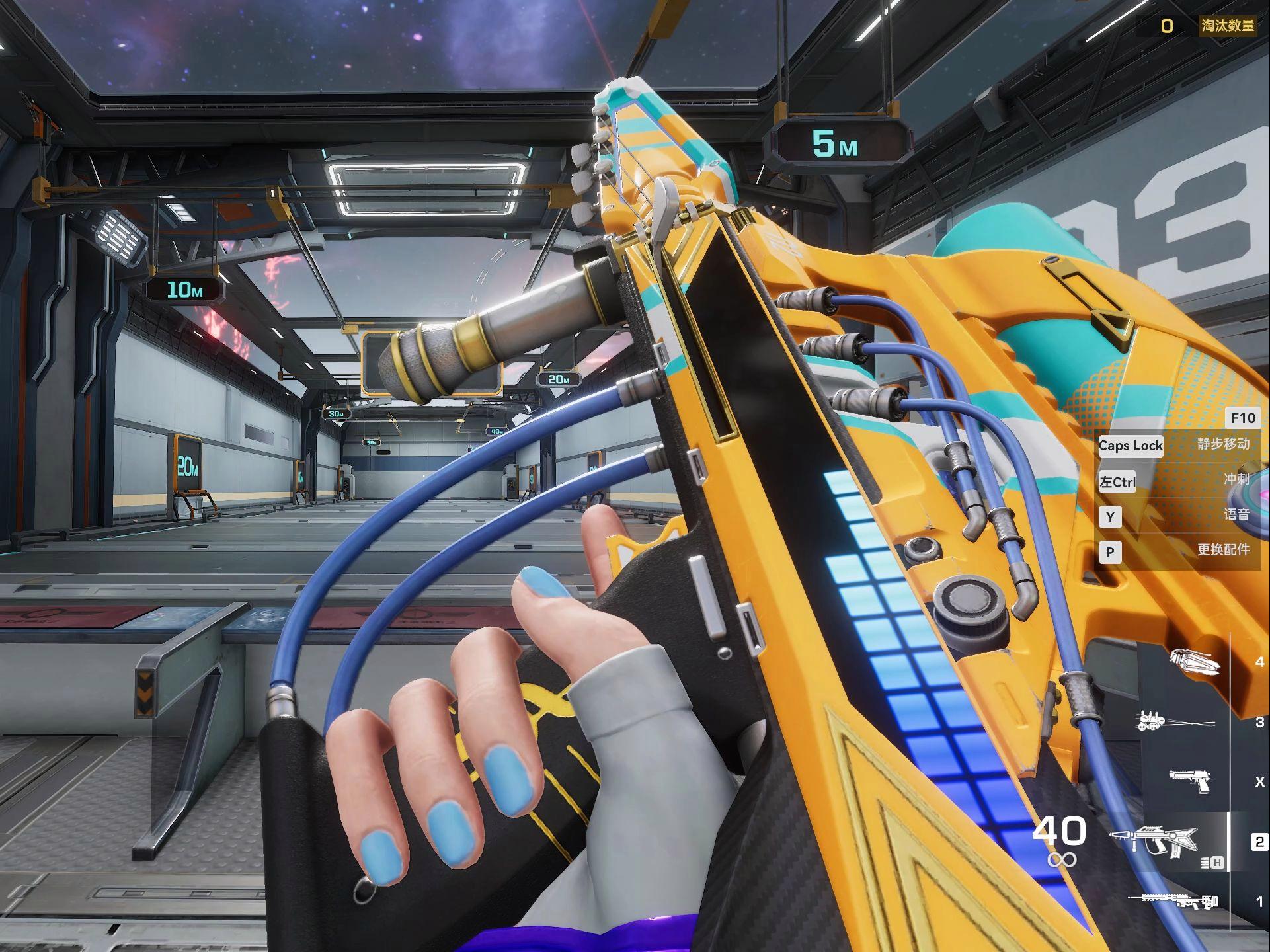1270x952 pixels.
Task: Choose the long rifle in slot 1
Action: pos(1173,900)
